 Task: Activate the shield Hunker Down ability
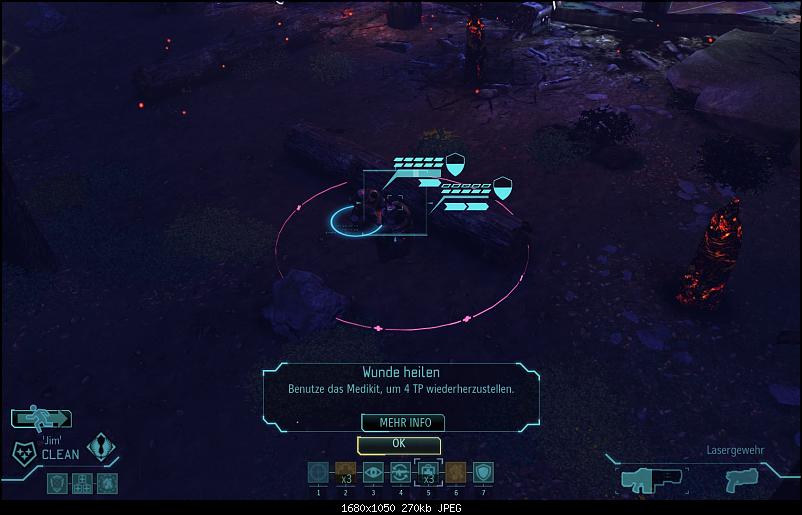point(484,472)
